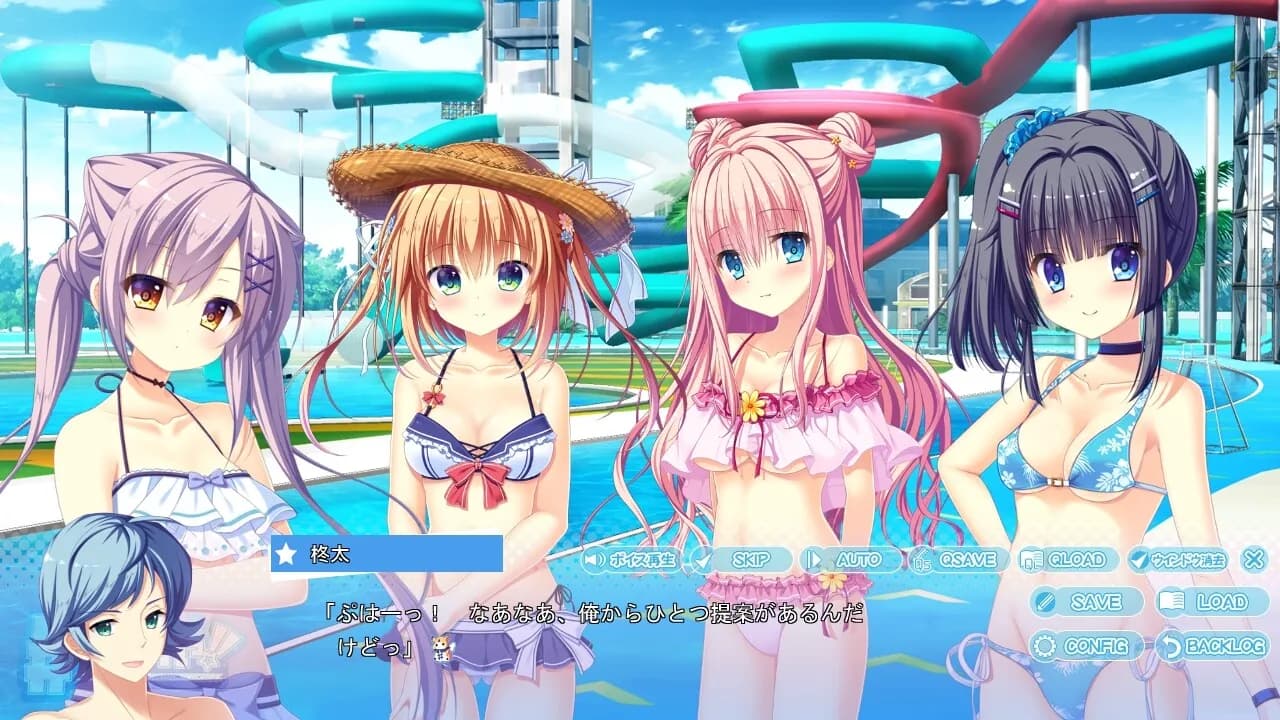Click the star icon beside the name 柊太

click(x=285, y=552)
